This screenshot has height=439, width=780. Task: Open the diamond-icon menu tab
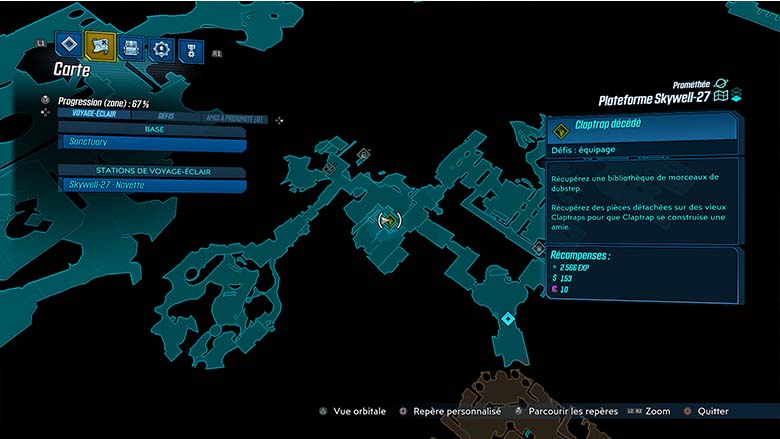click(69, 46)
